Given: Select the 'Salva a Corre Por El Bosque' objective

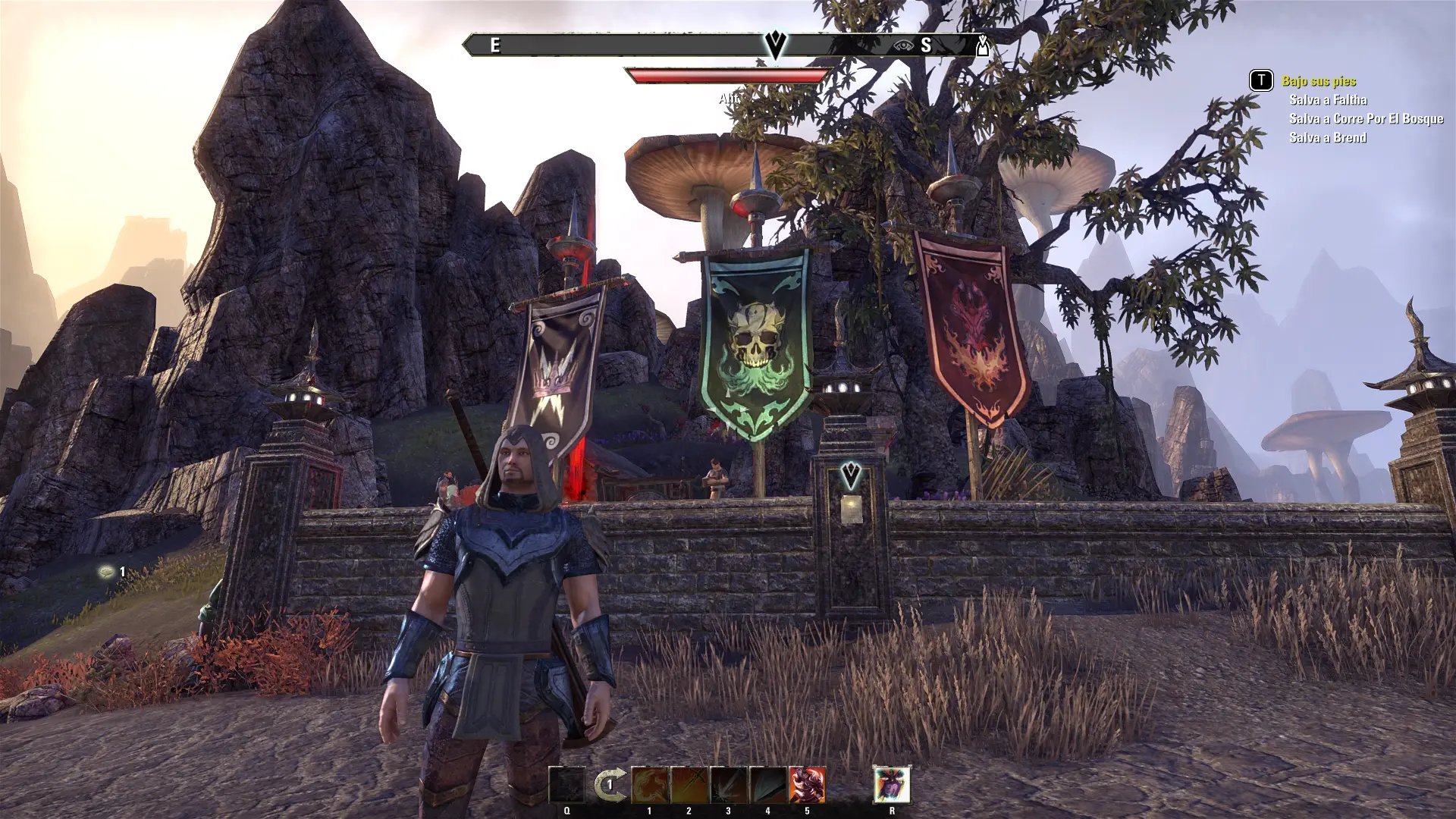Looking at the screenshot, I should [1366, 119].
